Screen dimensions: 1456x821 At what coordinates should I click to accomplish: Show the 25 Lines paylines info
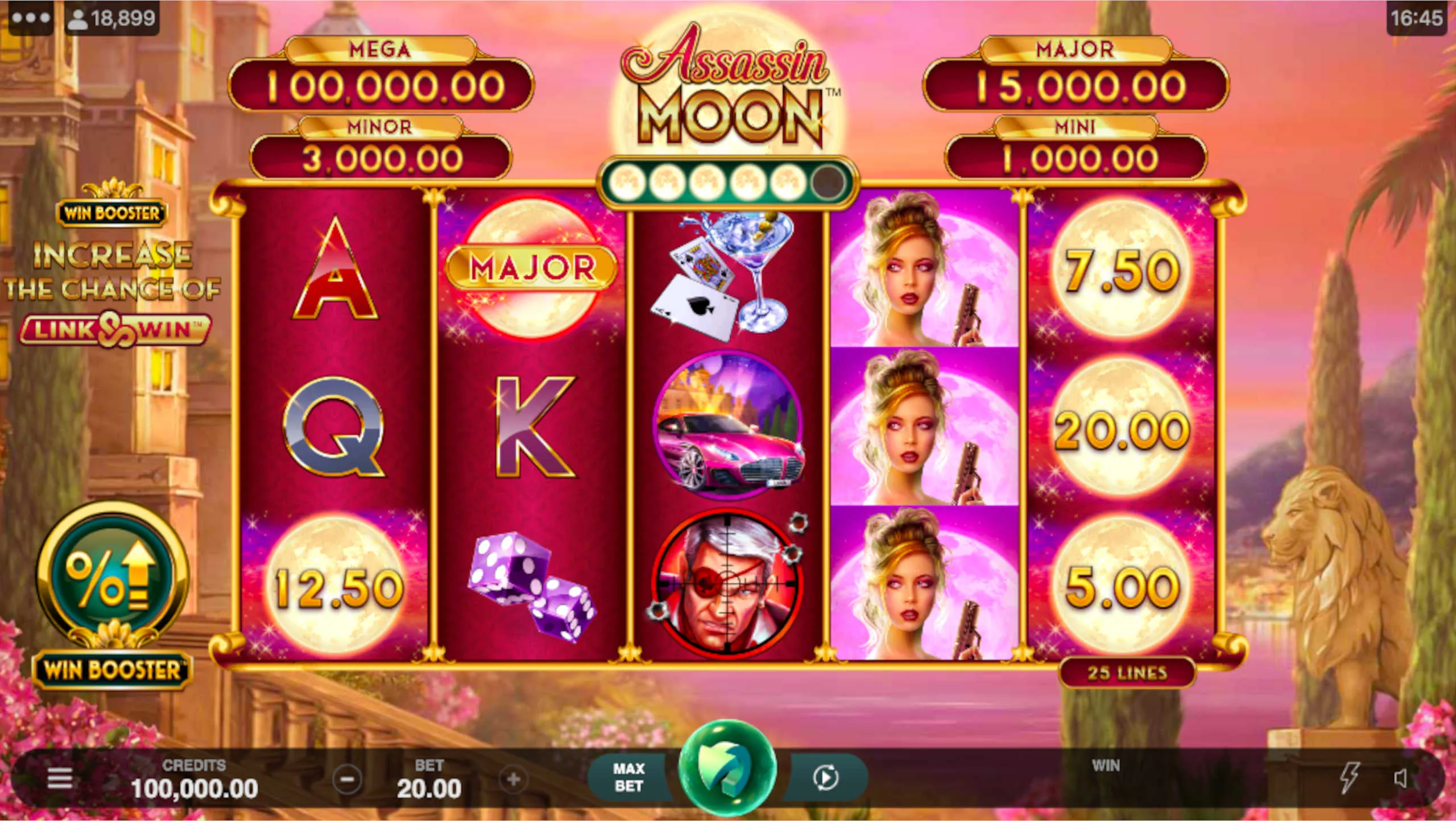1127,673
